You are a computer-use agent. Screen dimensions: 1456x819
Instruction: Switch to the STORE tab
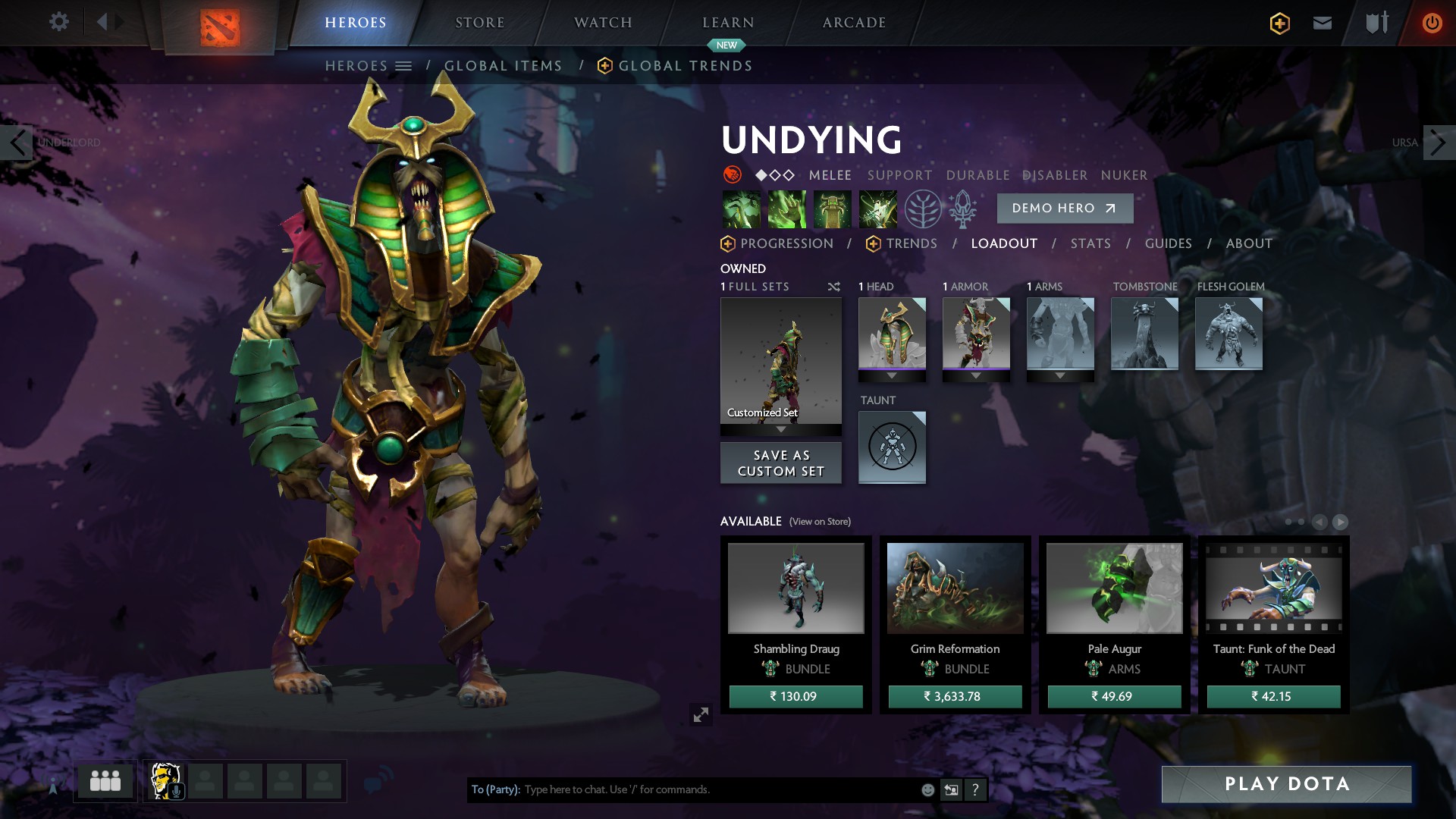click(x=479, y=22)
